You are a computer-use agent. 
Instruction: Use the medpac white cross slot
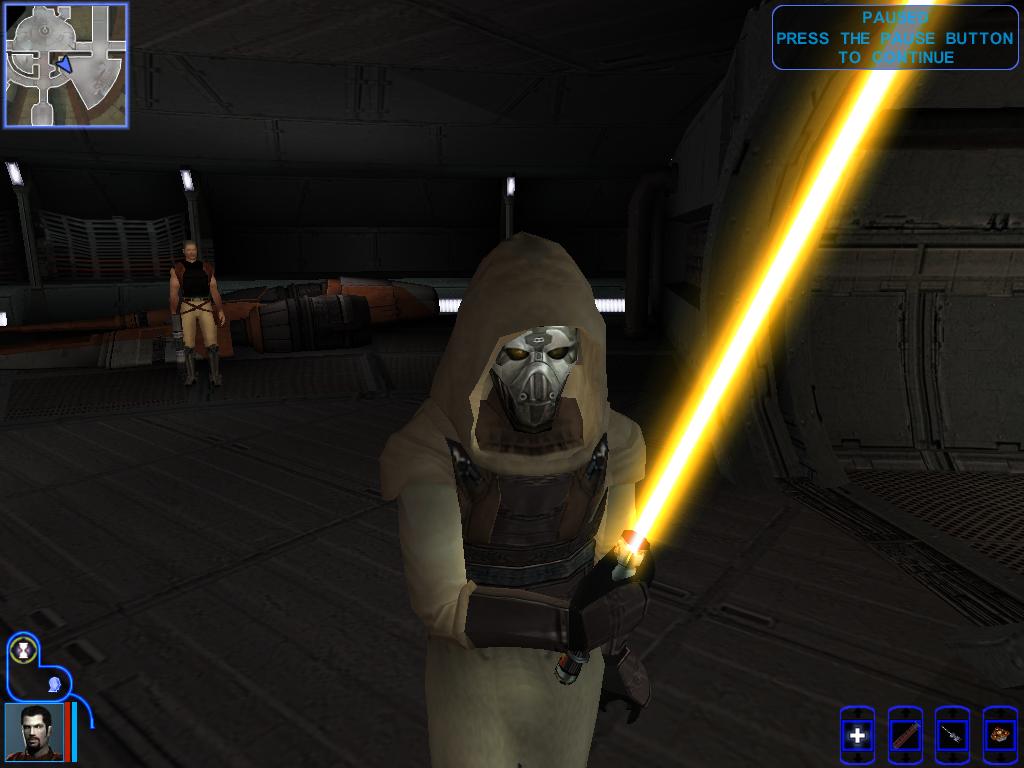(x=857, y=737)
